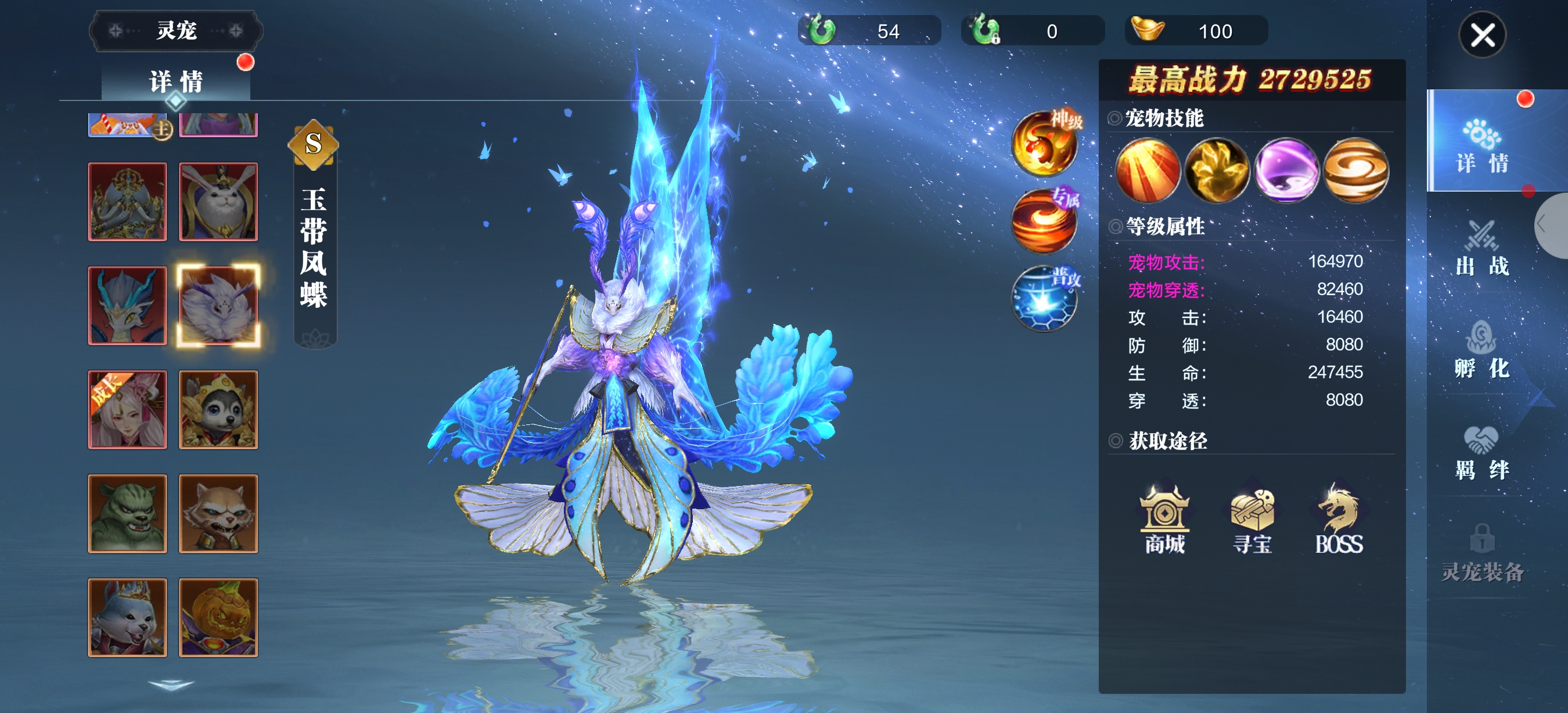This screenshot has height=713, width=1568.
Task: View the 专属 exclusive skill icon
Action: [1045, 221]
